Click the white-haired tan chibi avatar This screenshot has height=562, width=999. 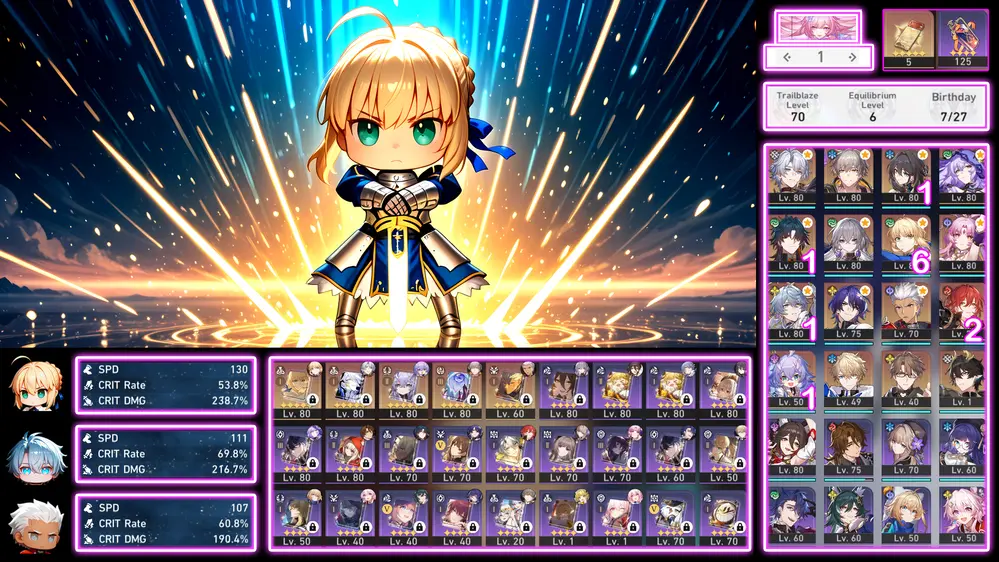pos(37,523)
